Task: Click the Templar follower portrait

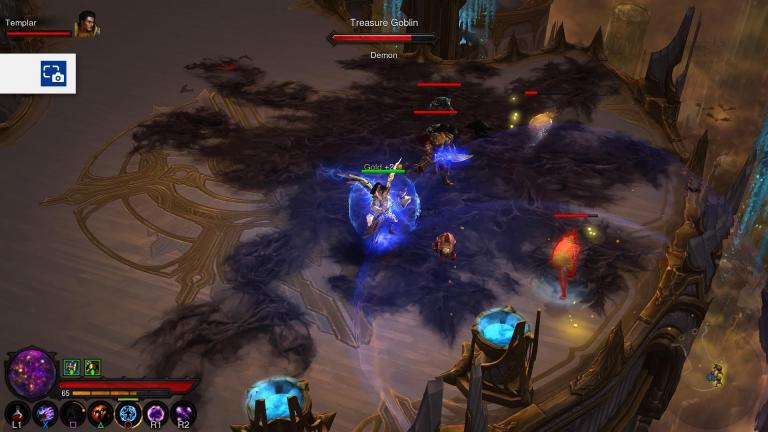Action: tap(87, 24)
